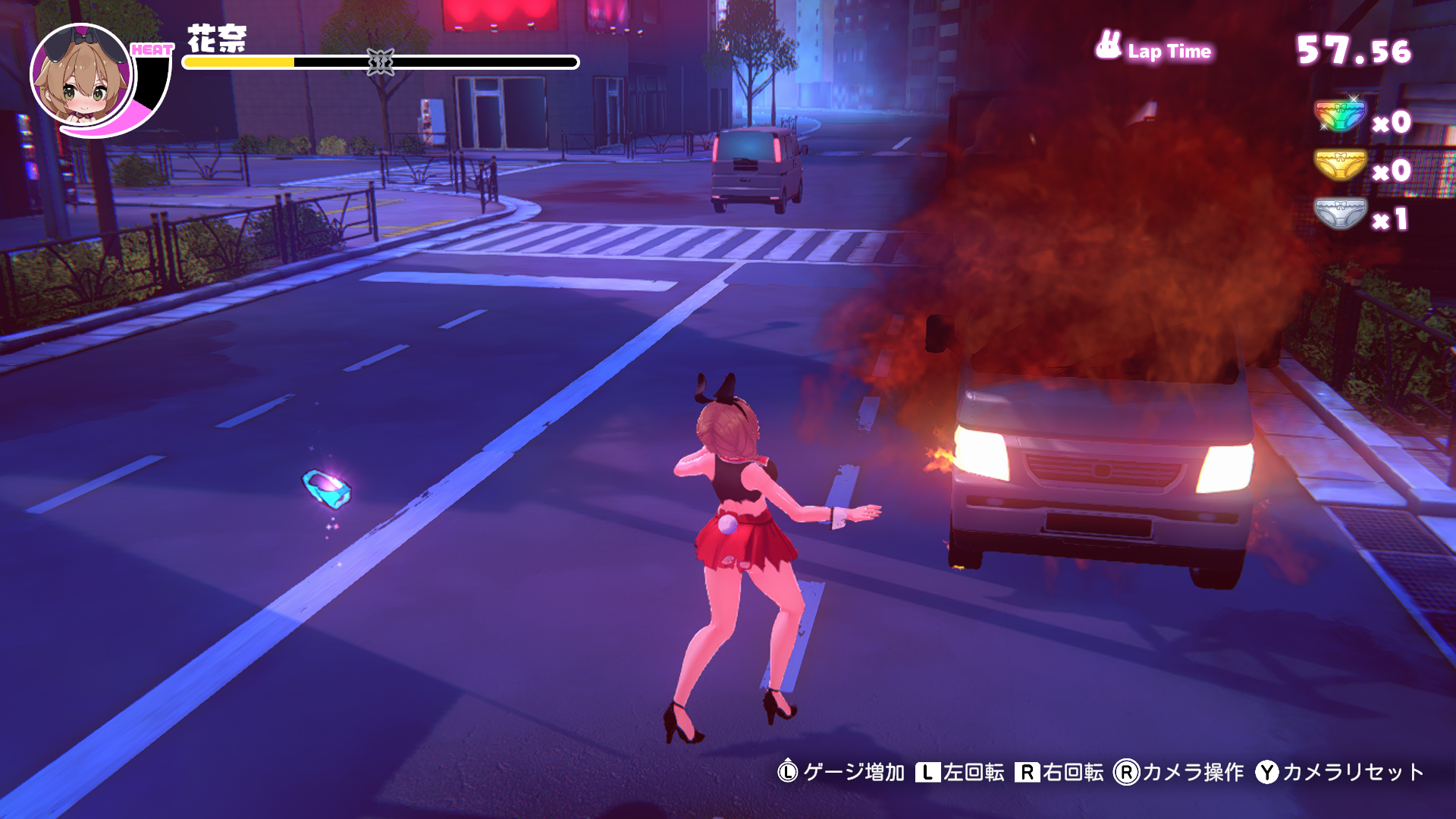Select the yellow underwear collectible icon
This screenshot has width=1456, height=819.
coord(1340,165)
